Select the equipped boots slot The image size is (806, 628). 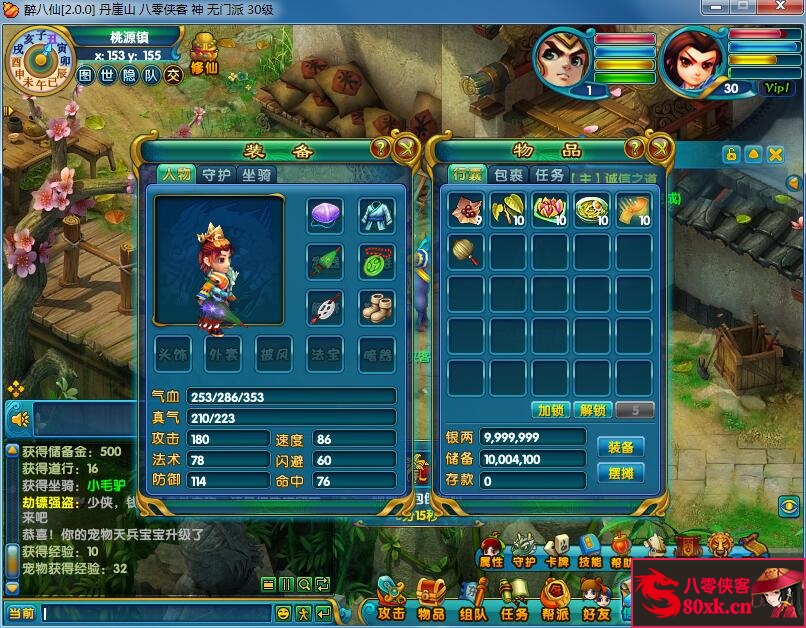pos(377,307)
